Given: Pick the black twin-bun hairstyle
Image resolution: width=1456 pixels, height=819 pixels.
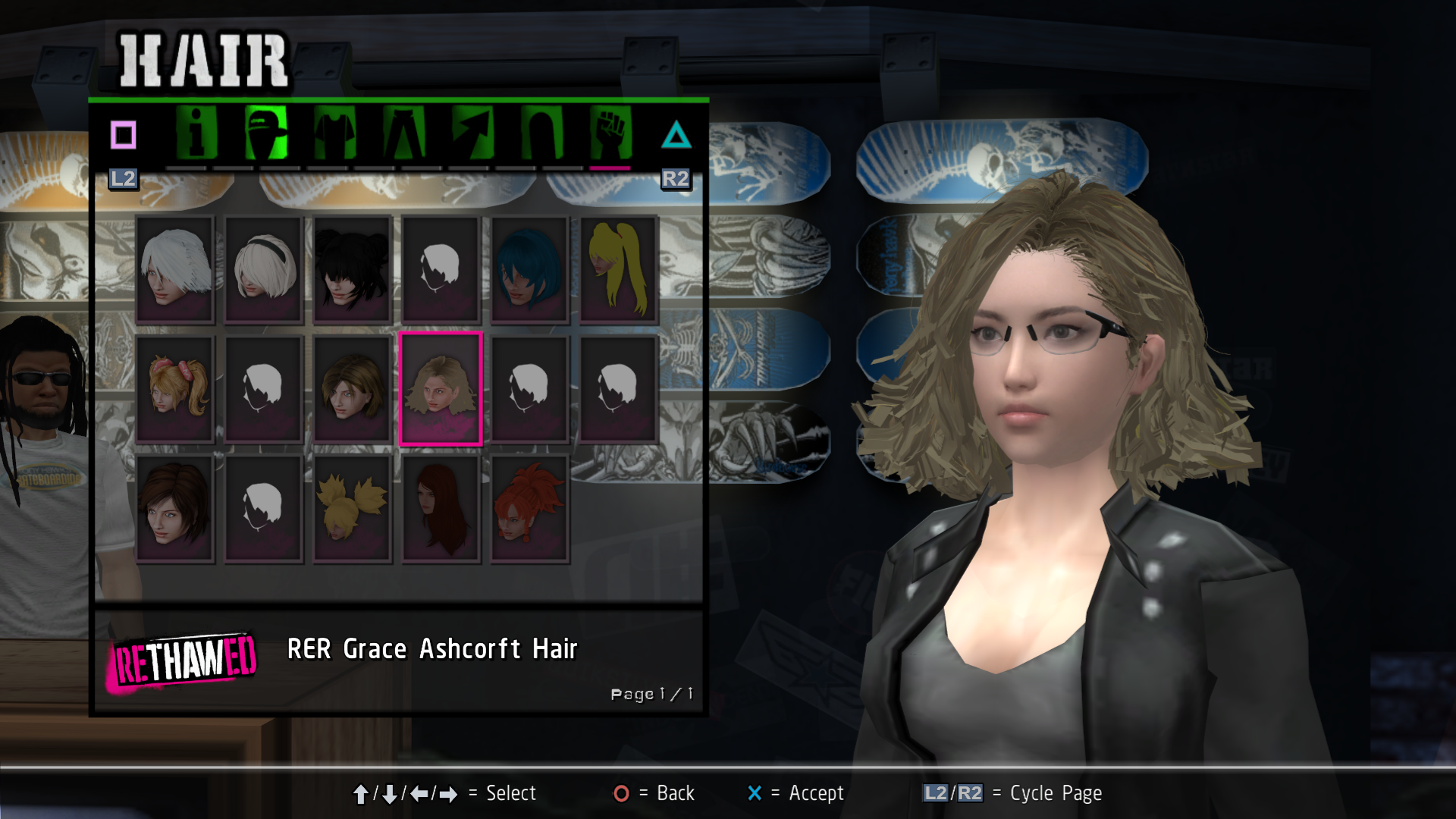Looking at the screenshot, I should click(x=353, y=270).
